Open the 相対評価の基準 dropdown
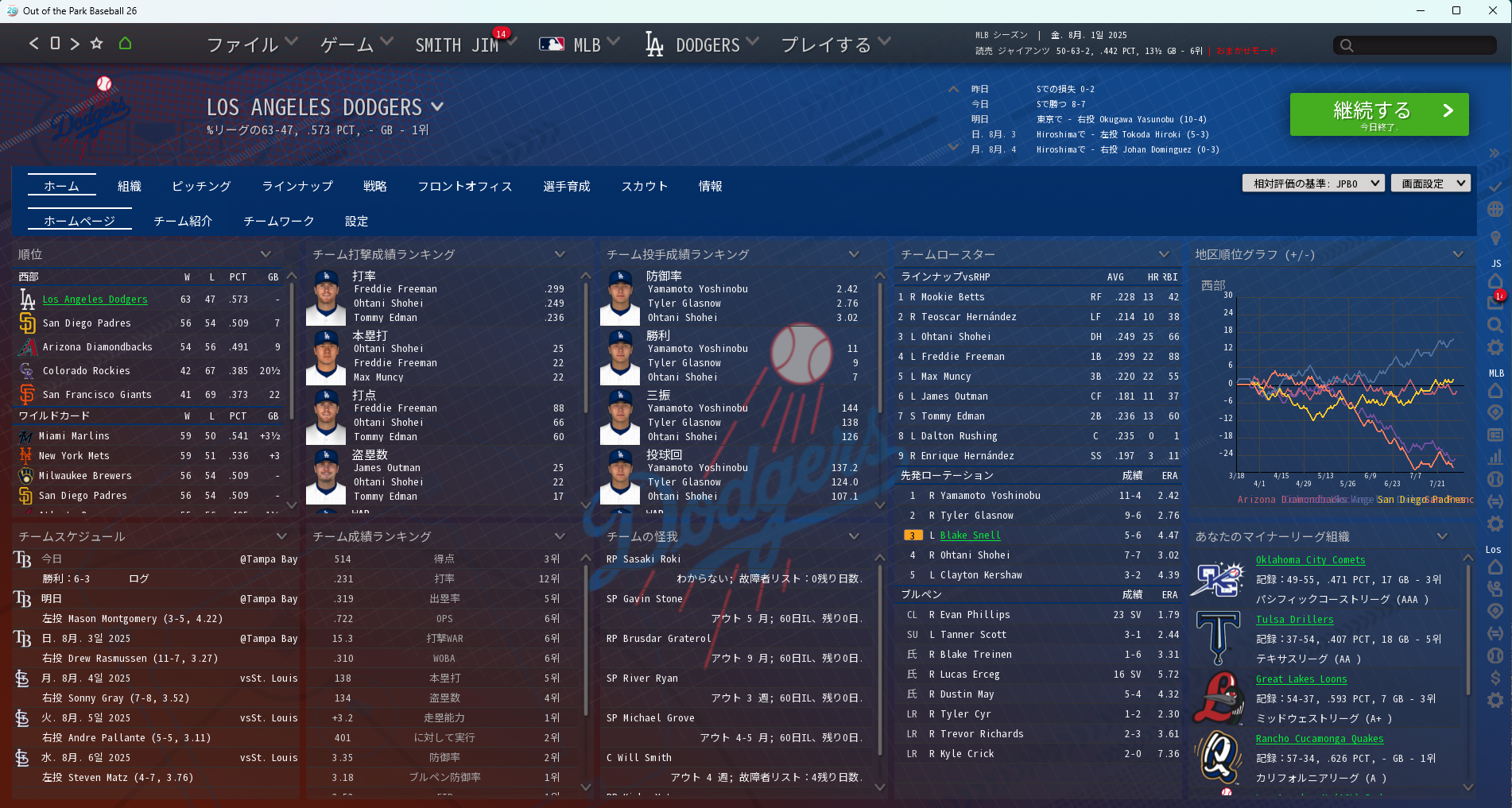 pyautogui.click(x=1313, y=184)
